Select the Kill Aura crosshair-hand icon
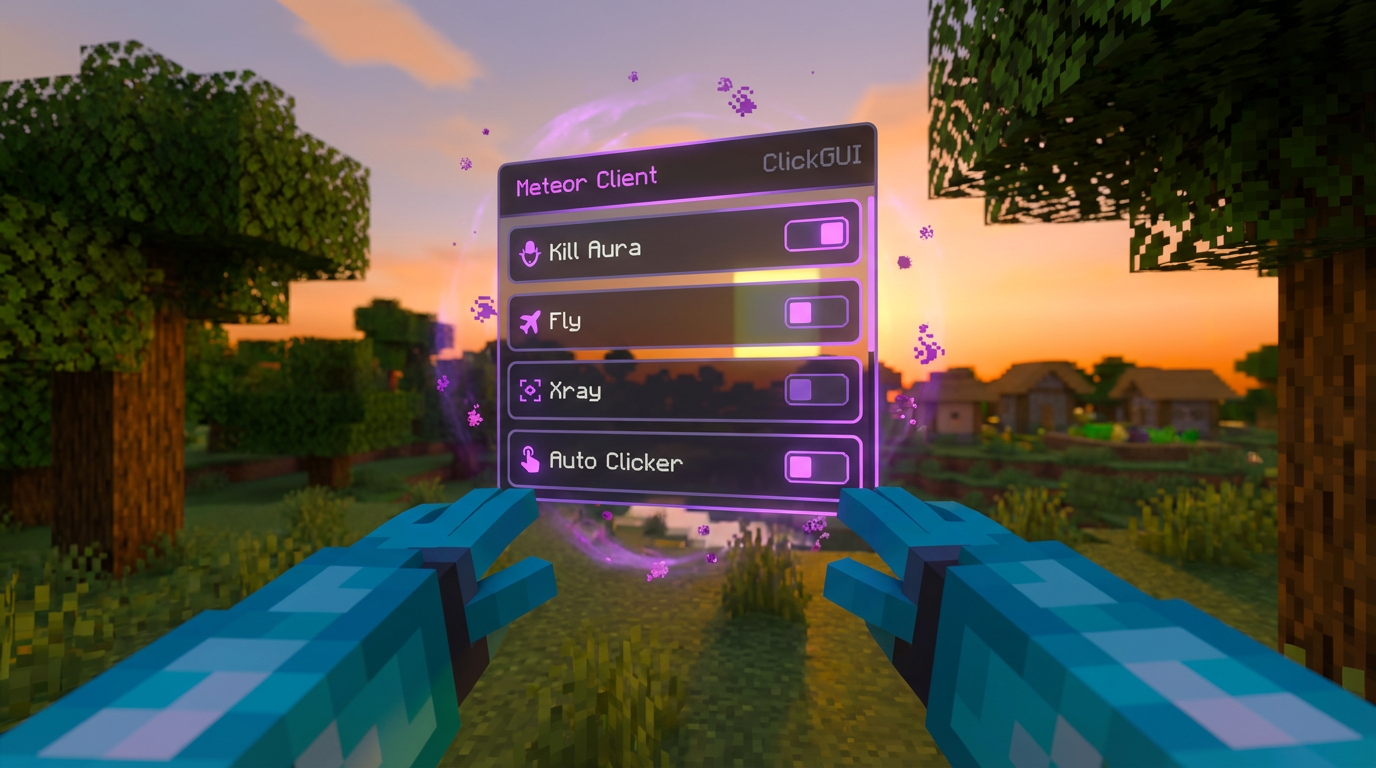Image resolution: width=1376 pixels, height=768 pixels. 530,250
